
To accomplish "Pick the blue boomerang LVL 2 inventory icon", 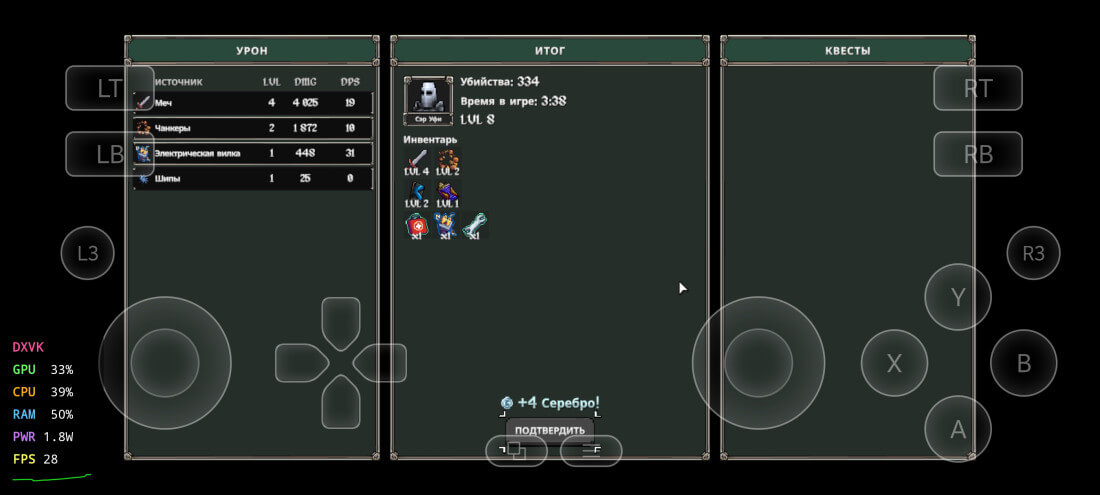I will (x=416, y=191).
